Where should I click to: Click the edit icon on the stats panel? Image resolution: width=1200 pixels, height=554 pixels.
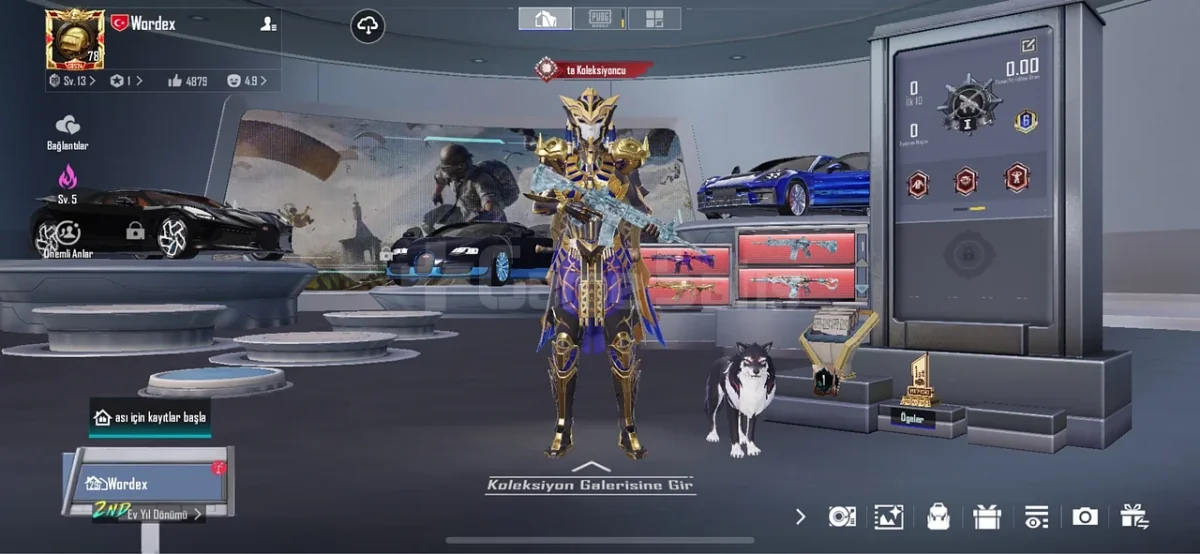click(1027, 46)
